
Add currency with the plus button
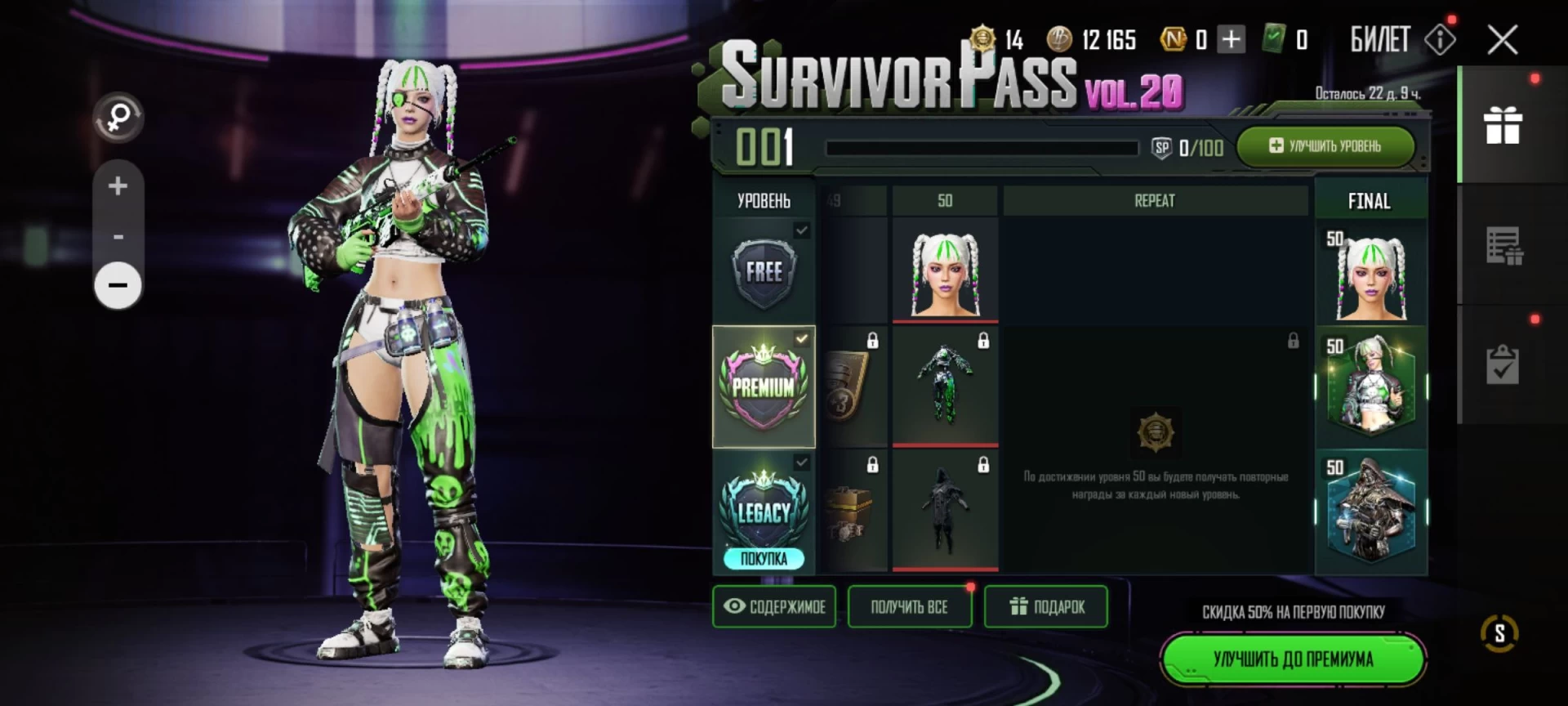click(x=1231, y=39)
